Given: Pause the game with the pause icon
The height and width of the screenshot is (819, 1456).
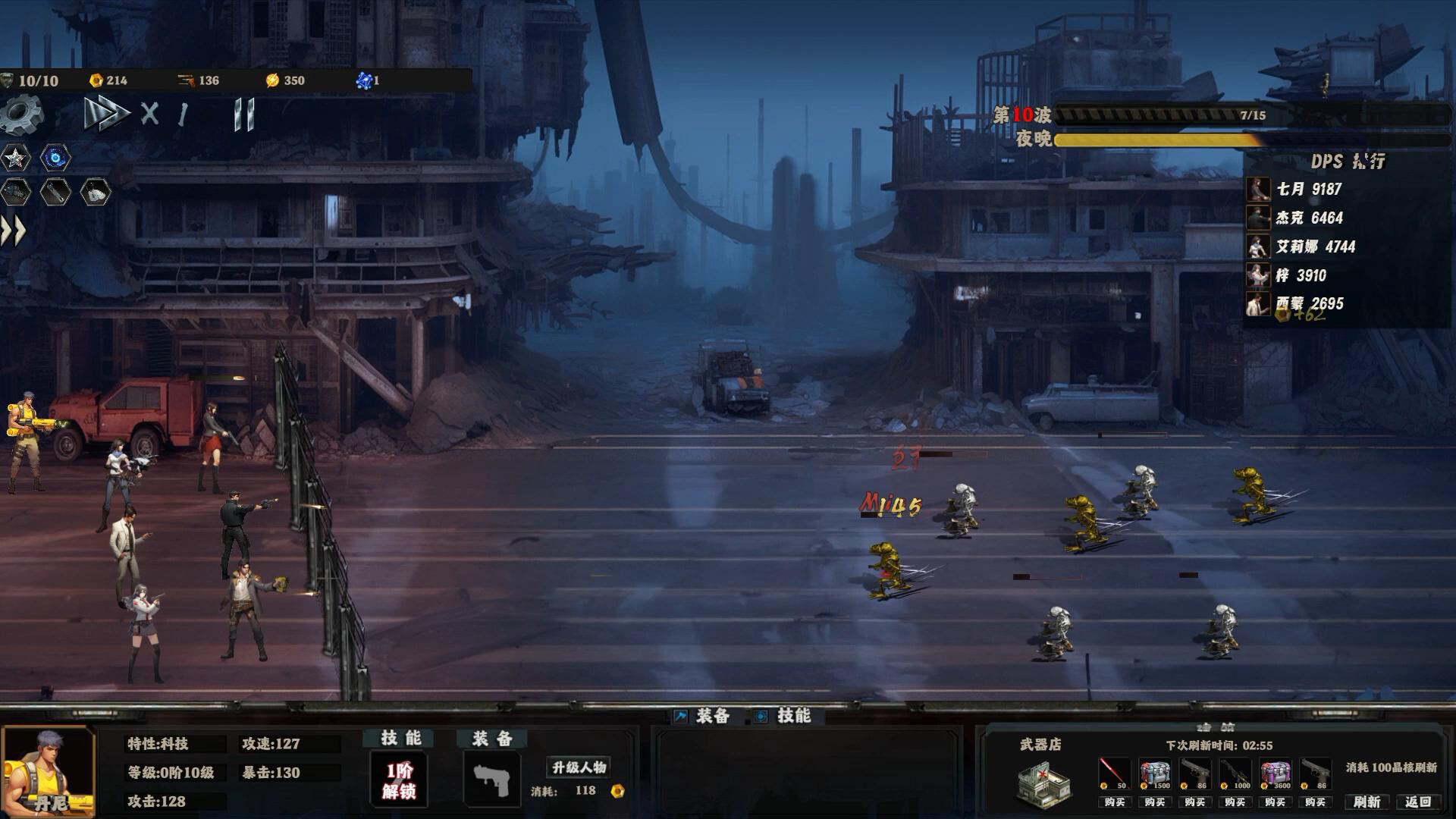Looking at the screenshot, I should pos(243,115).
